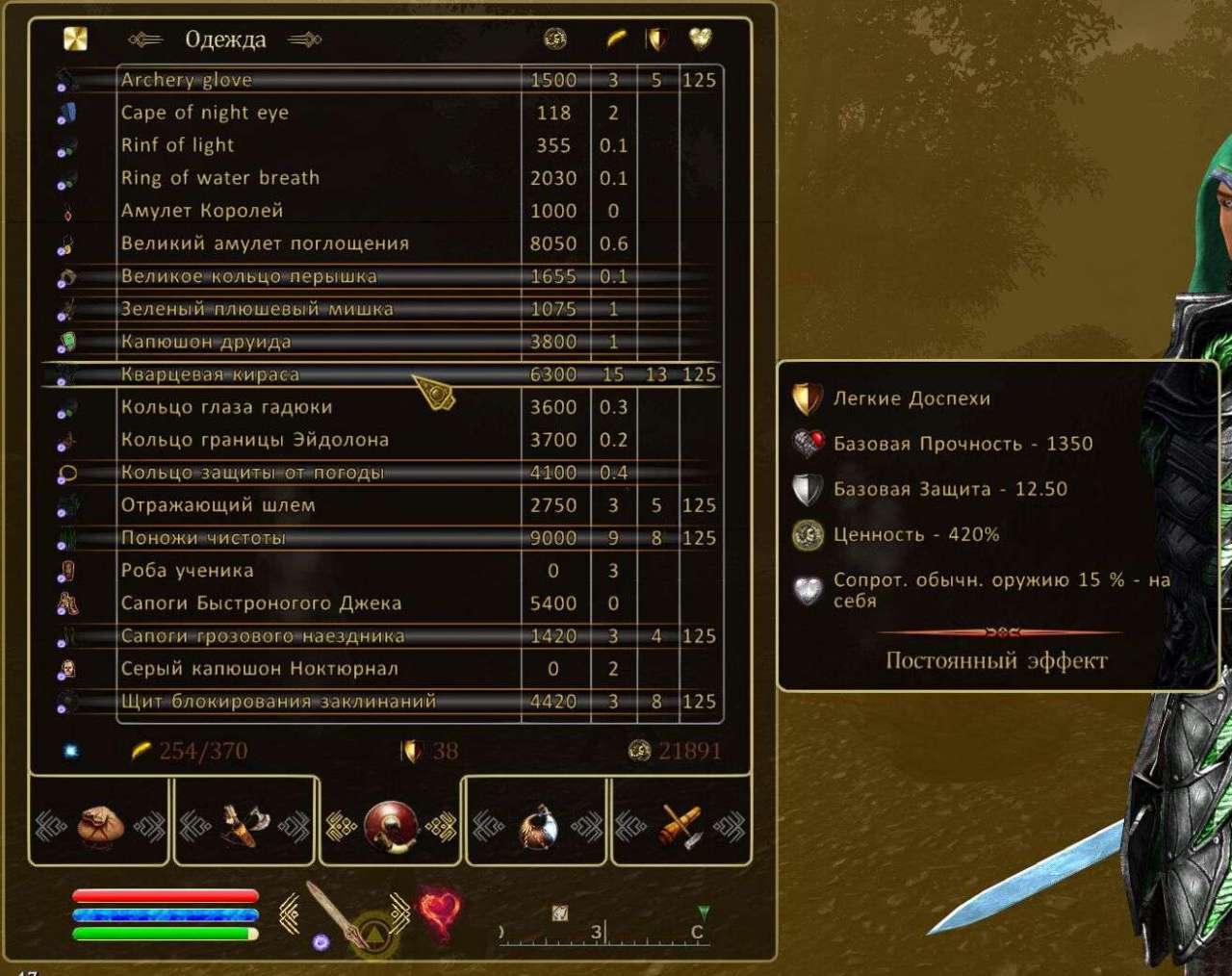This screenshot has width=1232, height=976.
Task: Click the small map icon on the compass strip
Action: click(558, 910)
